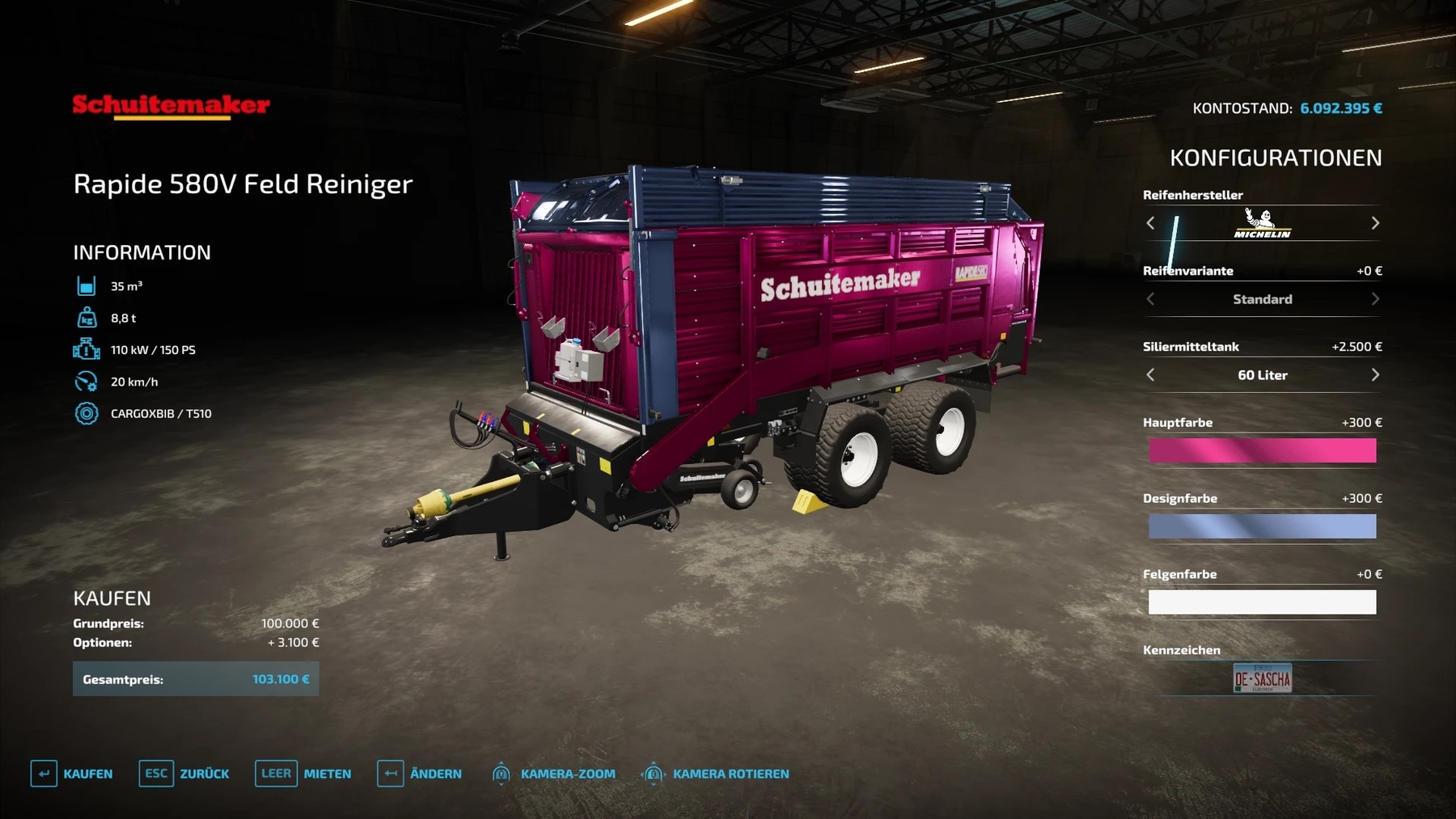Image resolution: width=1456 pixels, height=819 pixels.
Task: Select next tire manufacturer after Michelin
Action: point(1375,223)
